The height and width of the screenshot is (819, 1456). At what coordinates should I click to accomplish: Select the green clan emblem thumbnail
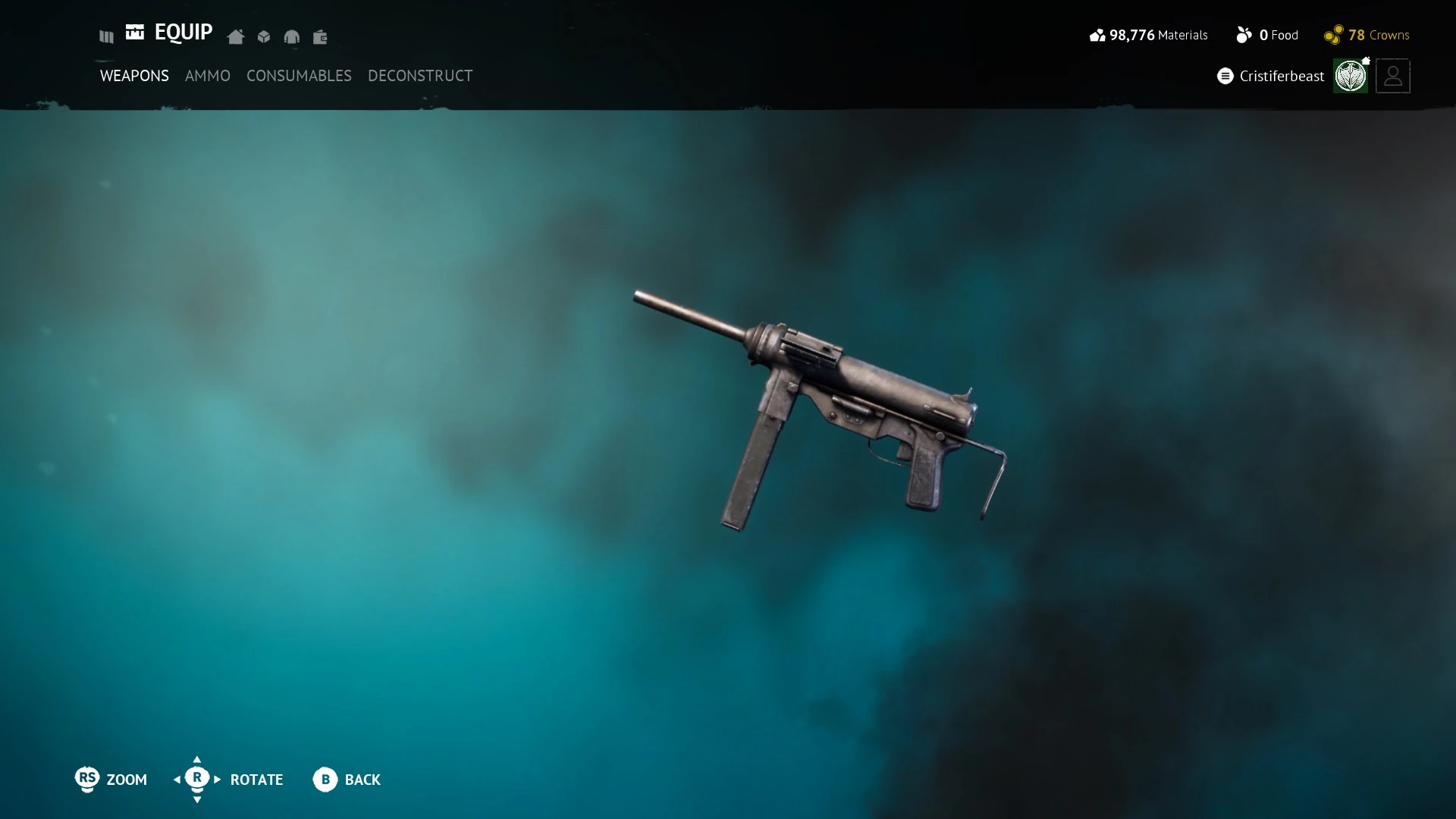pyautogui.click(x=1351, y=76)
